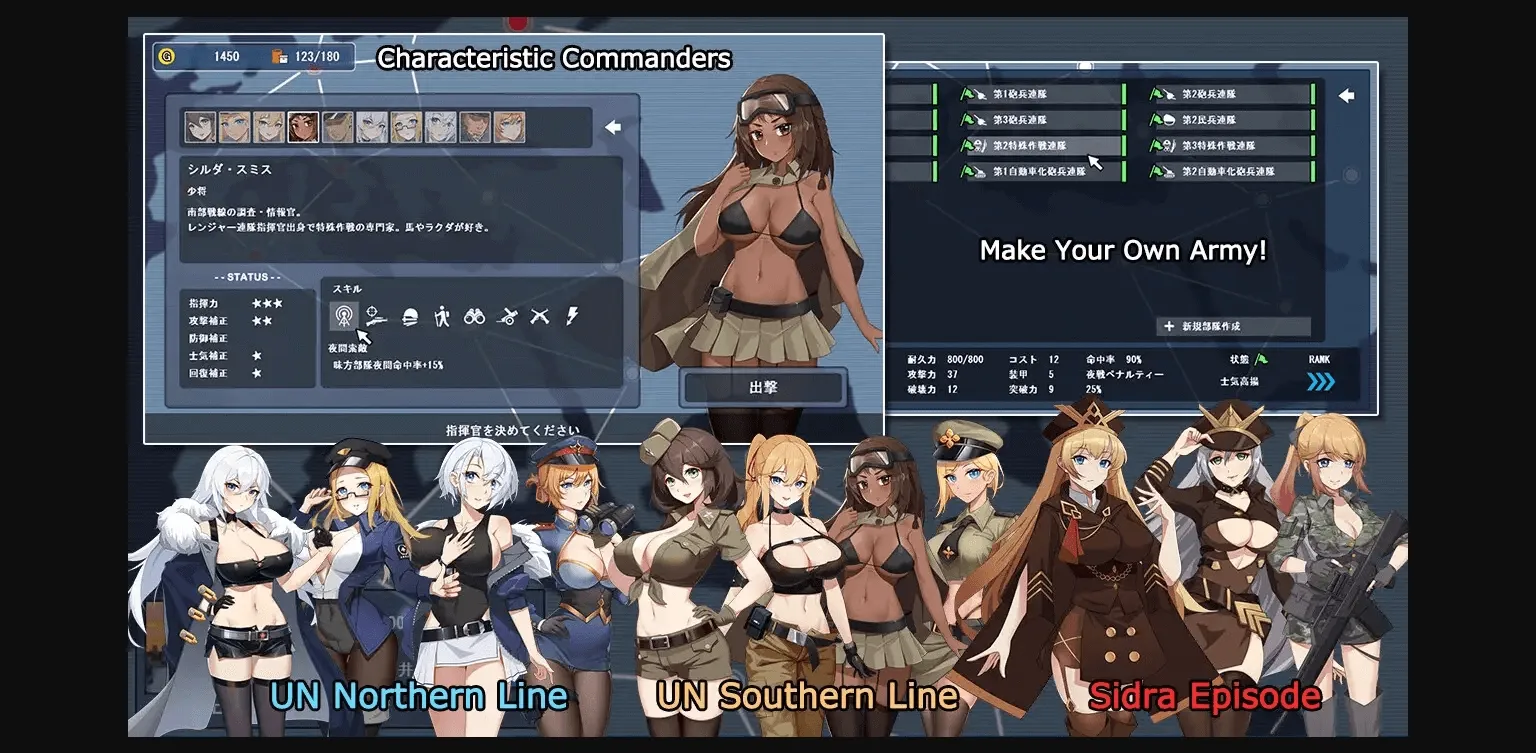Click the green durability bar of 第1砲兵連隊
Viewport: 1536px width, 753px height.
(x=935, y=94)
